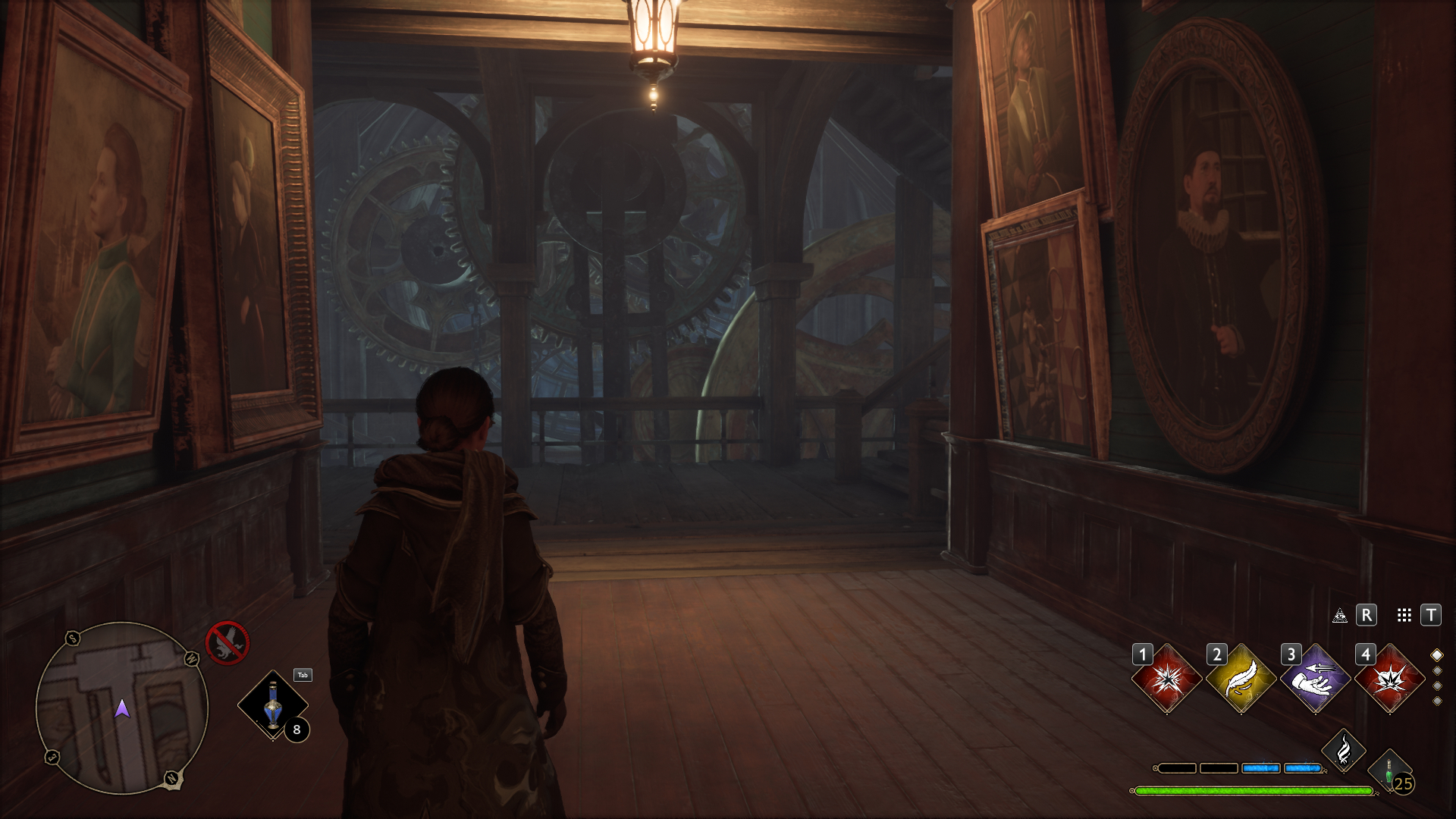Activate the white flame ancient magic icon

tap(1343, 750)
